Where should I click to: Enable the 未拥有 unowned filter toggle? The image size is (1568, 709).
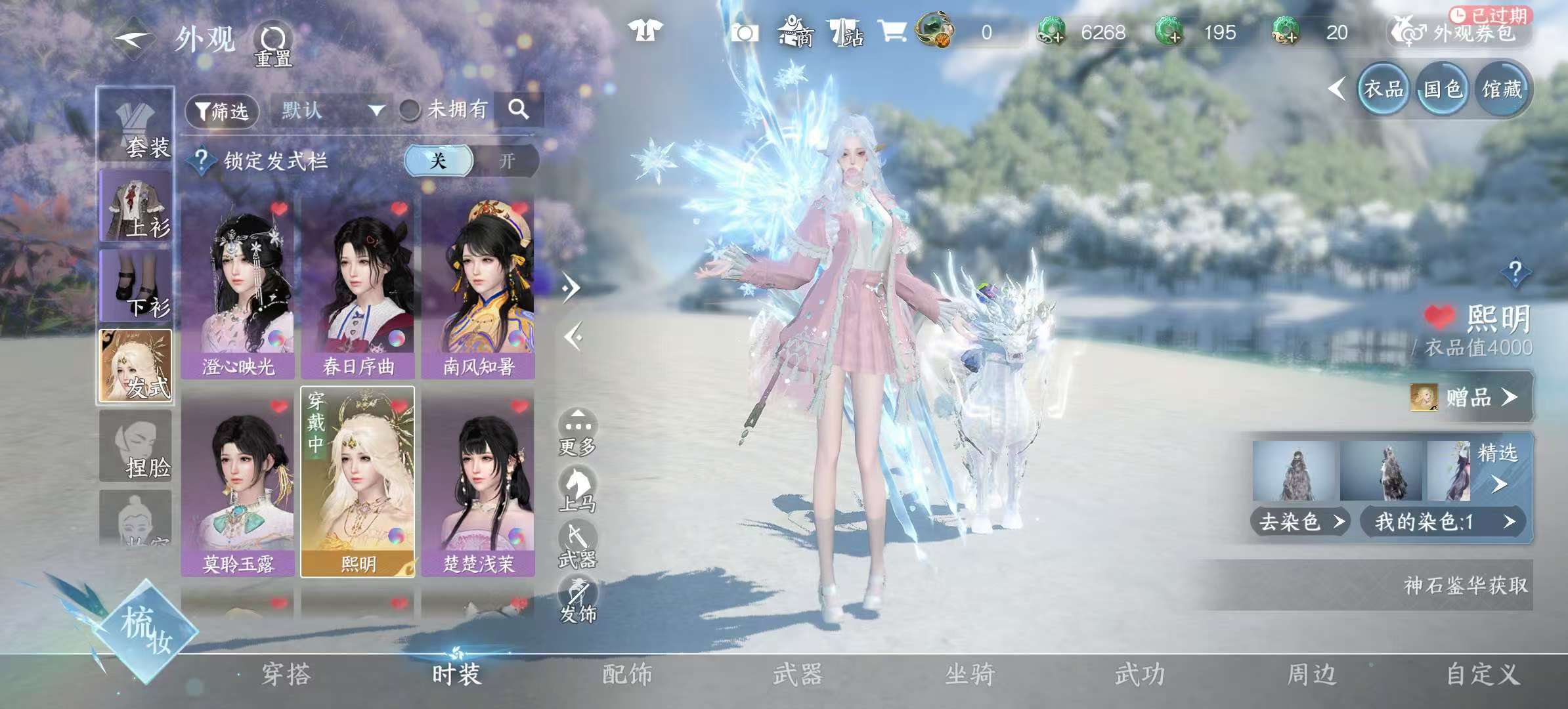coord(410,110)
